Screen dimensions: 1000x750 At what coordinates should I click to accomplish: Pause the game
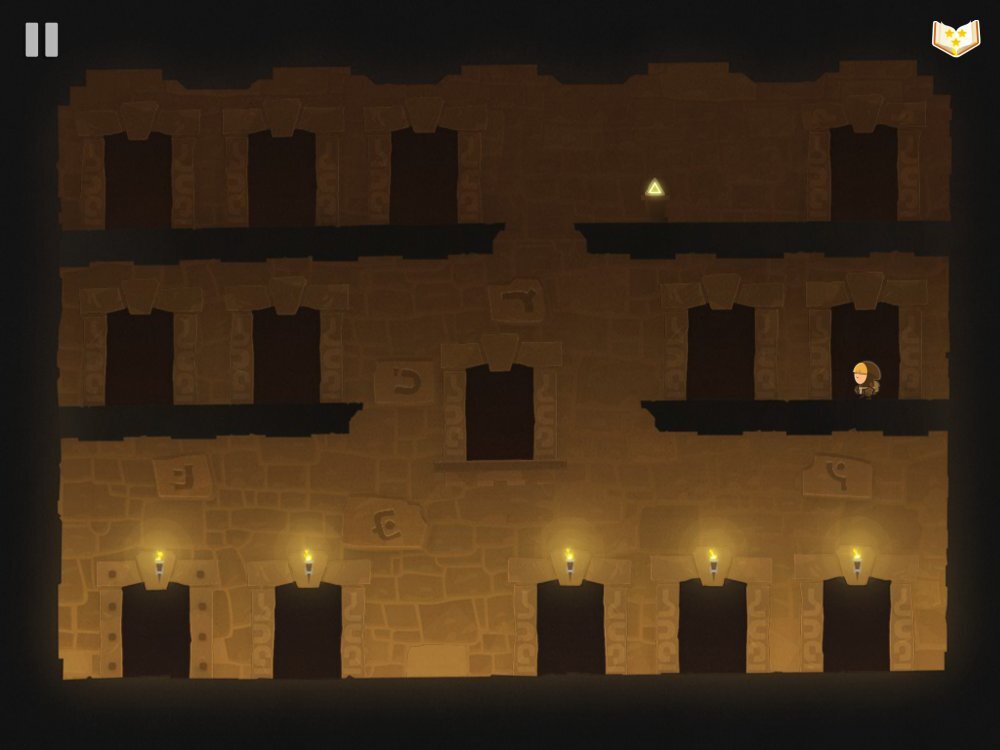(42, 40)
